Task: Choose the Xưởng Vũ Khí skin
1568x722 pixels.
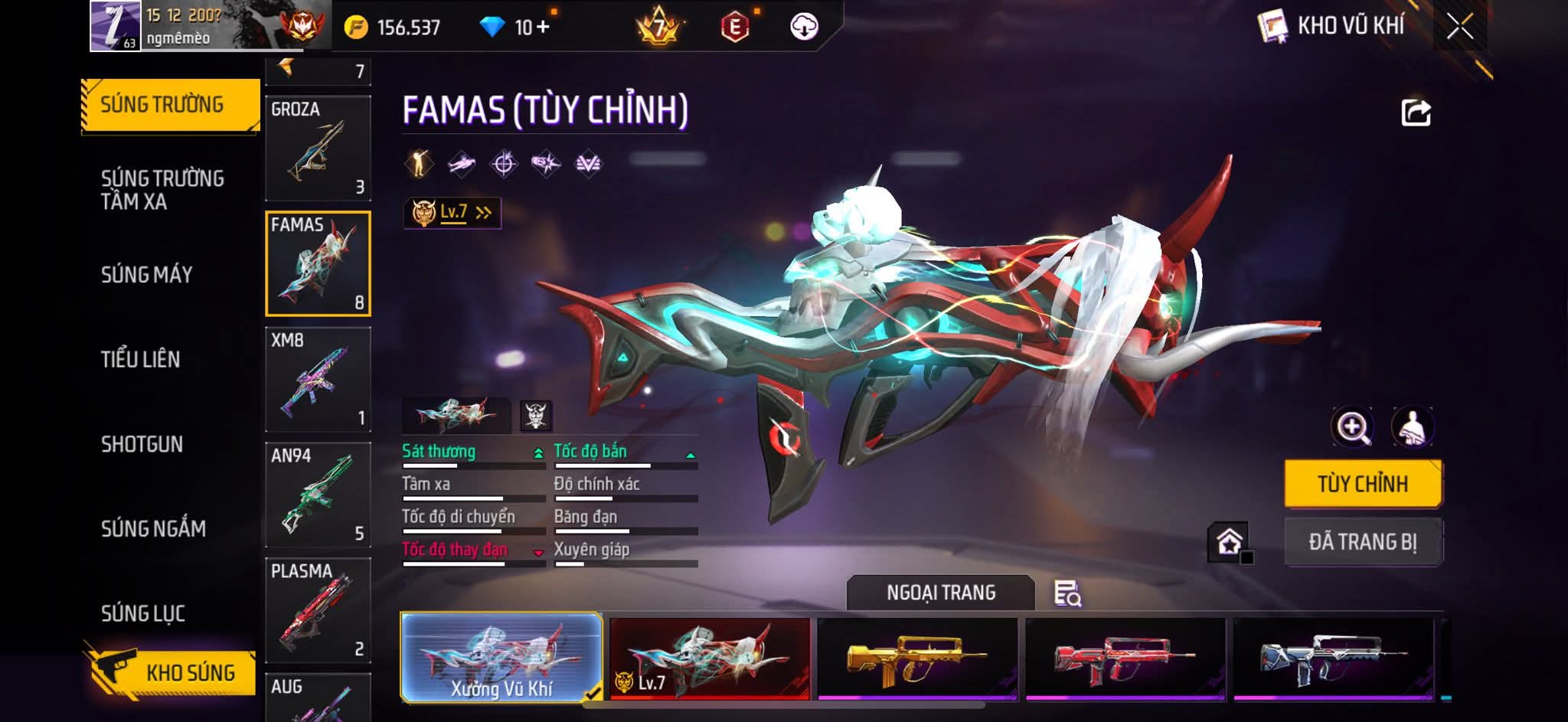Action: pyautogui.click(x=501, y=658)
